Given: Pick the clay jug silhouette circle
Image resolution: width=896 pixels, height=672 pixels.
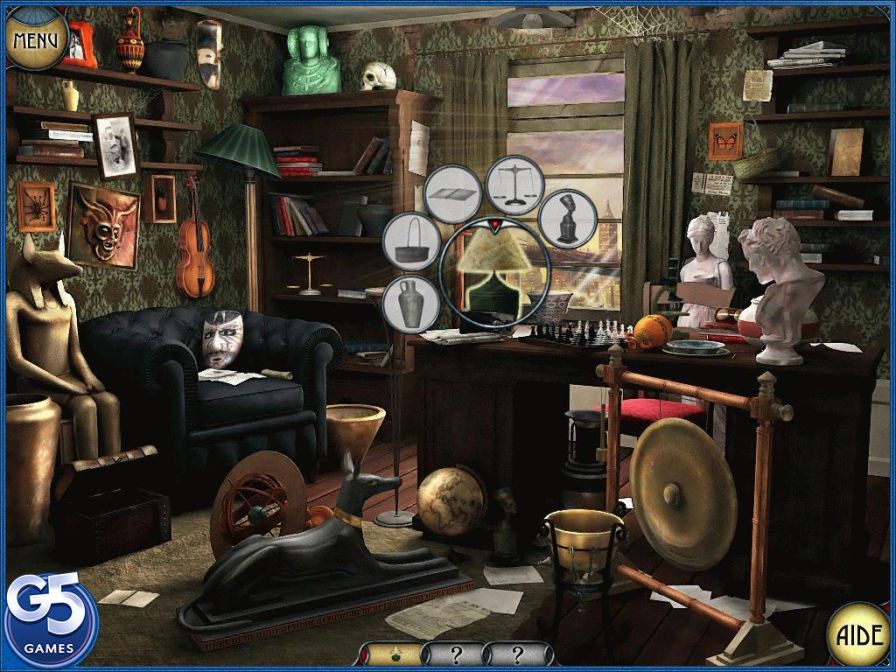Looking at the screenshot, I should 410,302.
